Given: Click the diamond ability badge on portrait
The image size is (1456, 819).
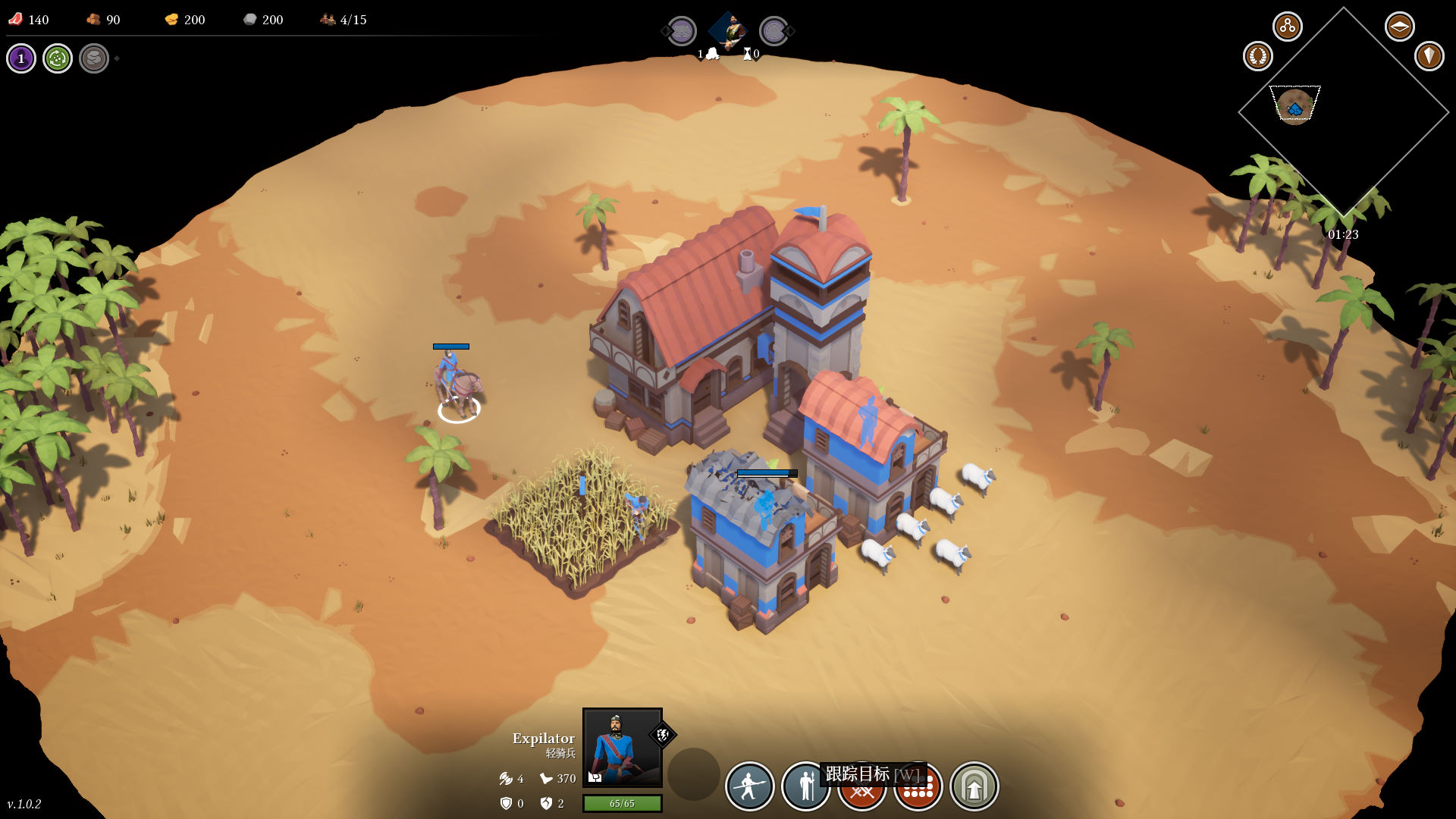Looking at the screenshot, I should (662, 734).
